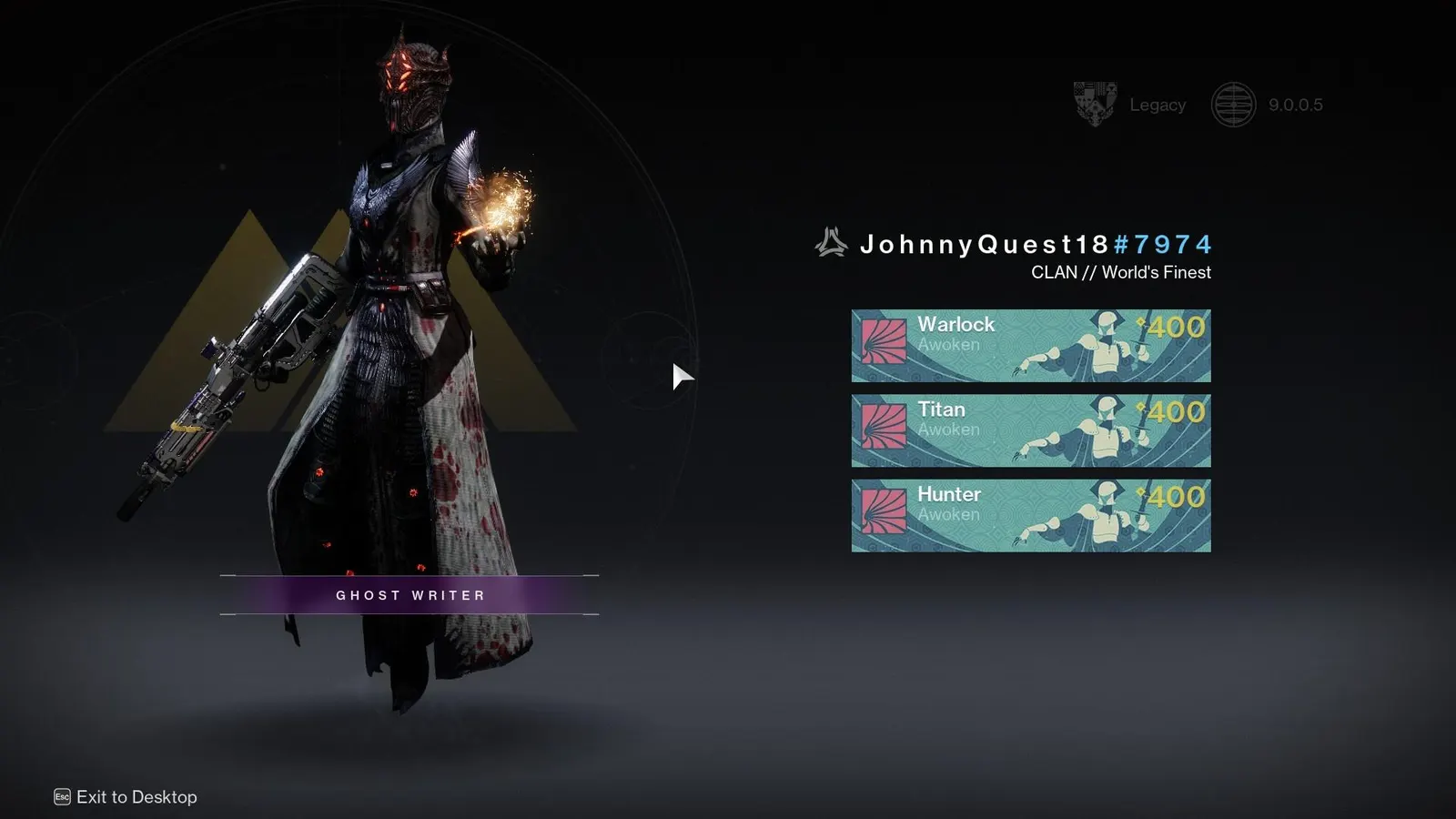This screenshot has height=819, width=1456.
Task: Select the Hunter character card
Action: [x=1028, y=515]
